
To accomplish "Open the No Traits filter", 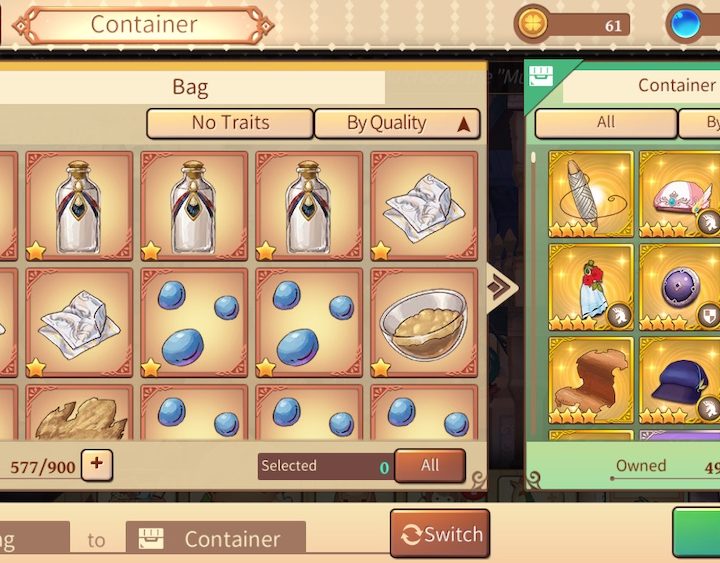I will pos(230,123).
